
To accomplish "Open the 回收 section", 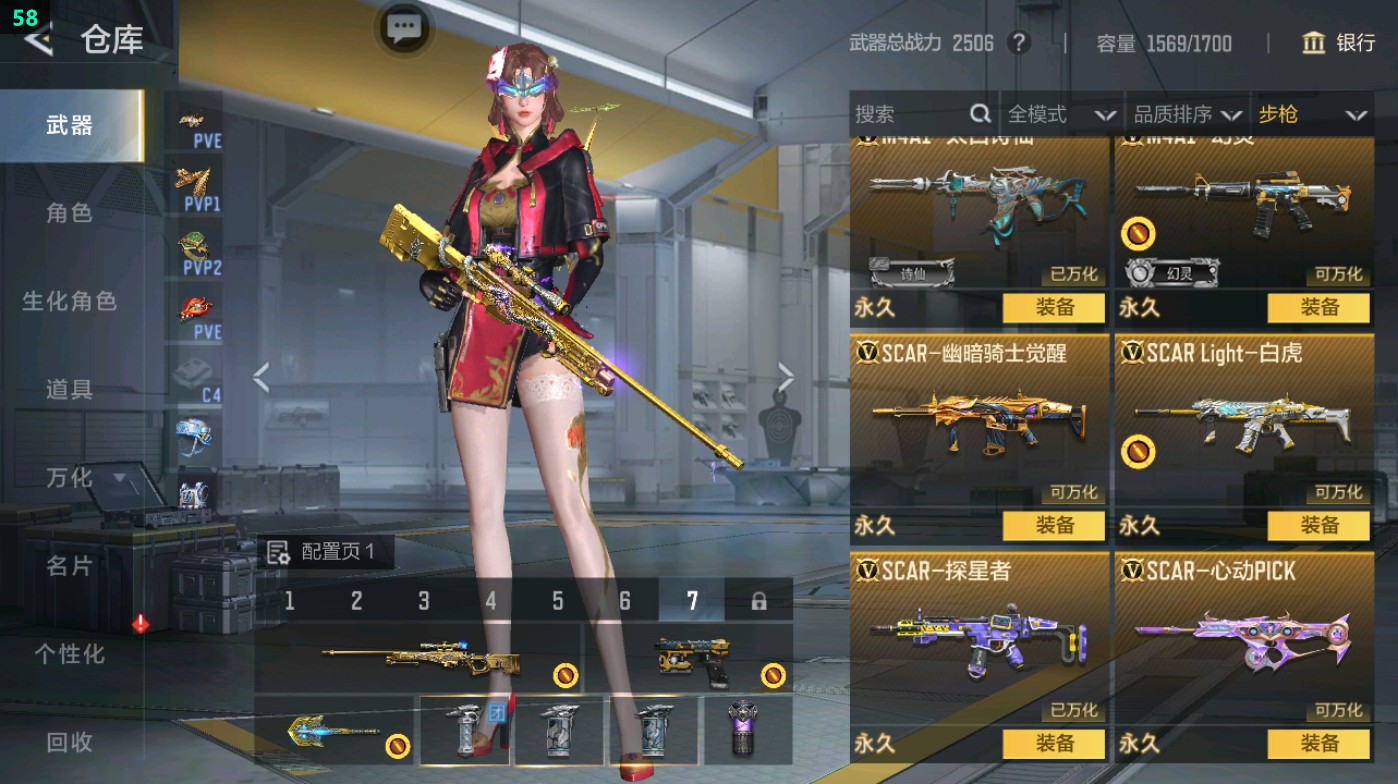I will [x=70, y=742].
